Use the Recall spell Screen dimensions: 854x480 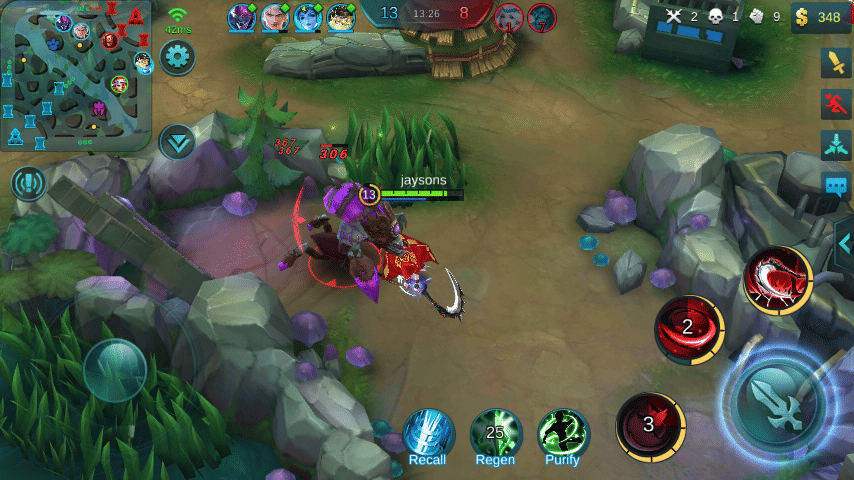click(428, 434)
